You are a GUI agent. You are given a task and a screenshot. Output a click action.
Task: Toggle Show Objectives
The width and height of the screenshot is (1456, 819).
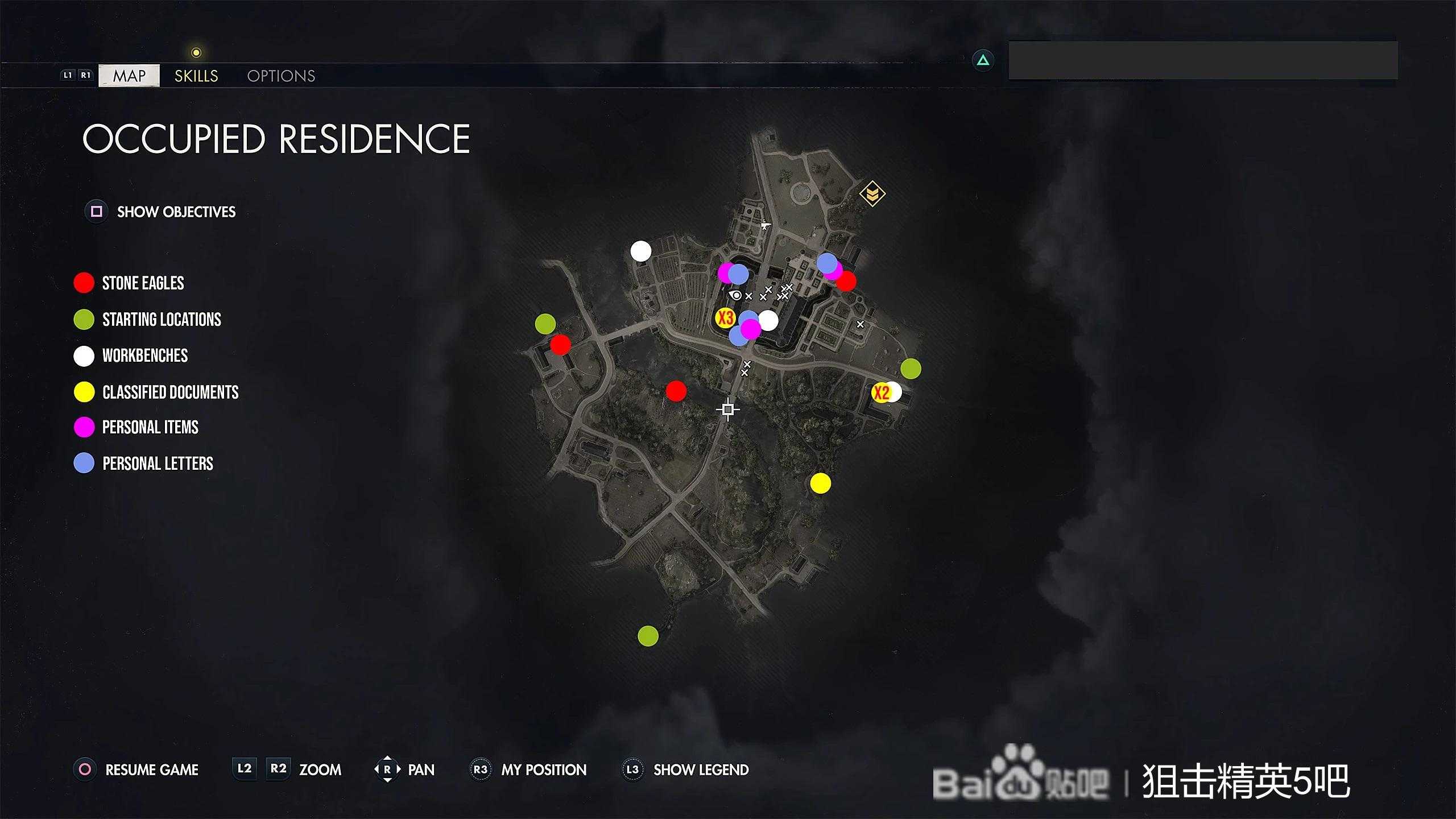coord(176,212)
